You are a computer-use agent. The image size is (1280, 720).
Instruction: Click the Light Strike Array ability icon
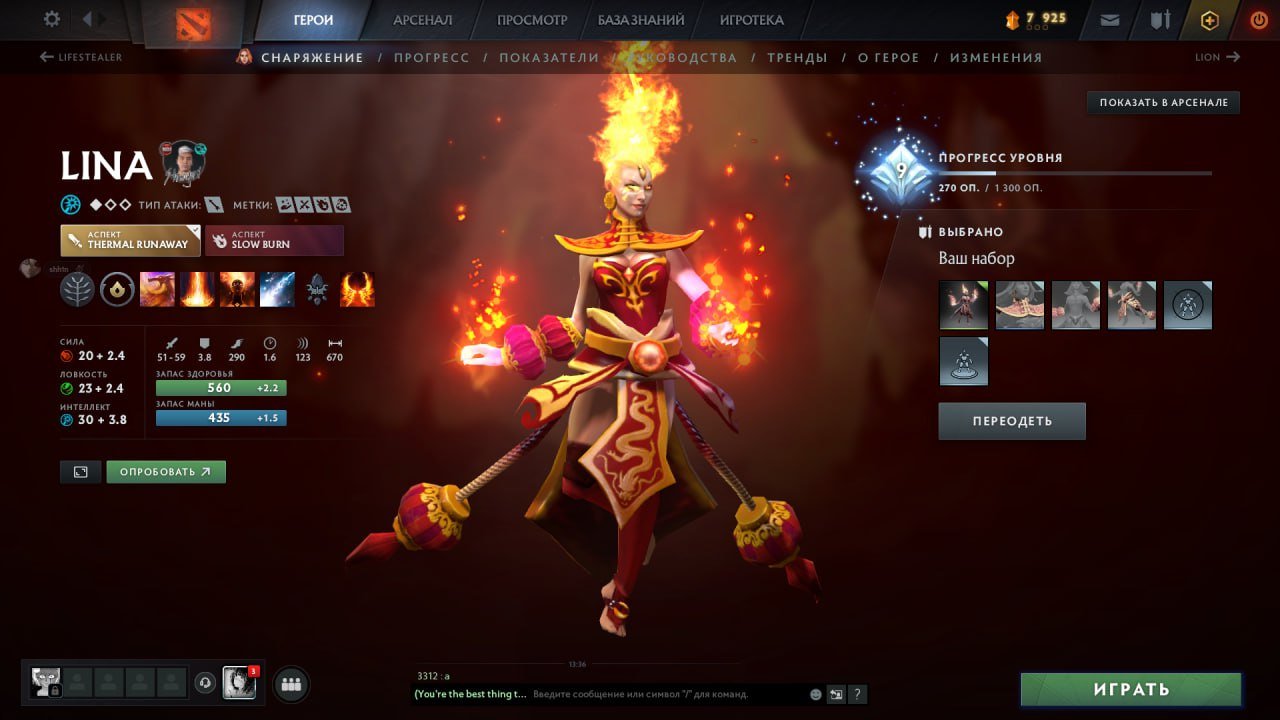coord(197,290)
